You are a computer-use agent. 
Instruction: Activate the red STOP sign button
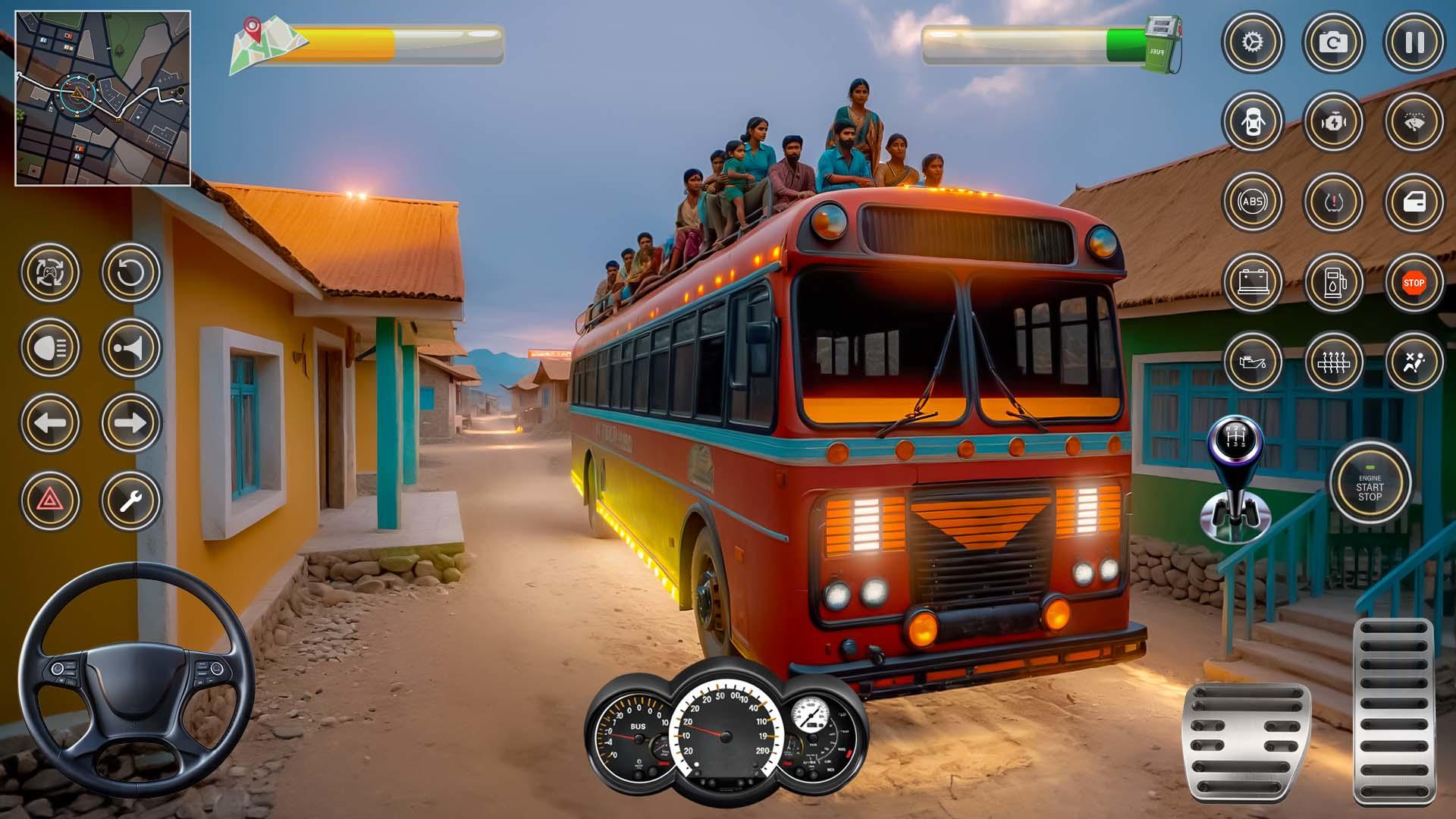coord(1414,283)
